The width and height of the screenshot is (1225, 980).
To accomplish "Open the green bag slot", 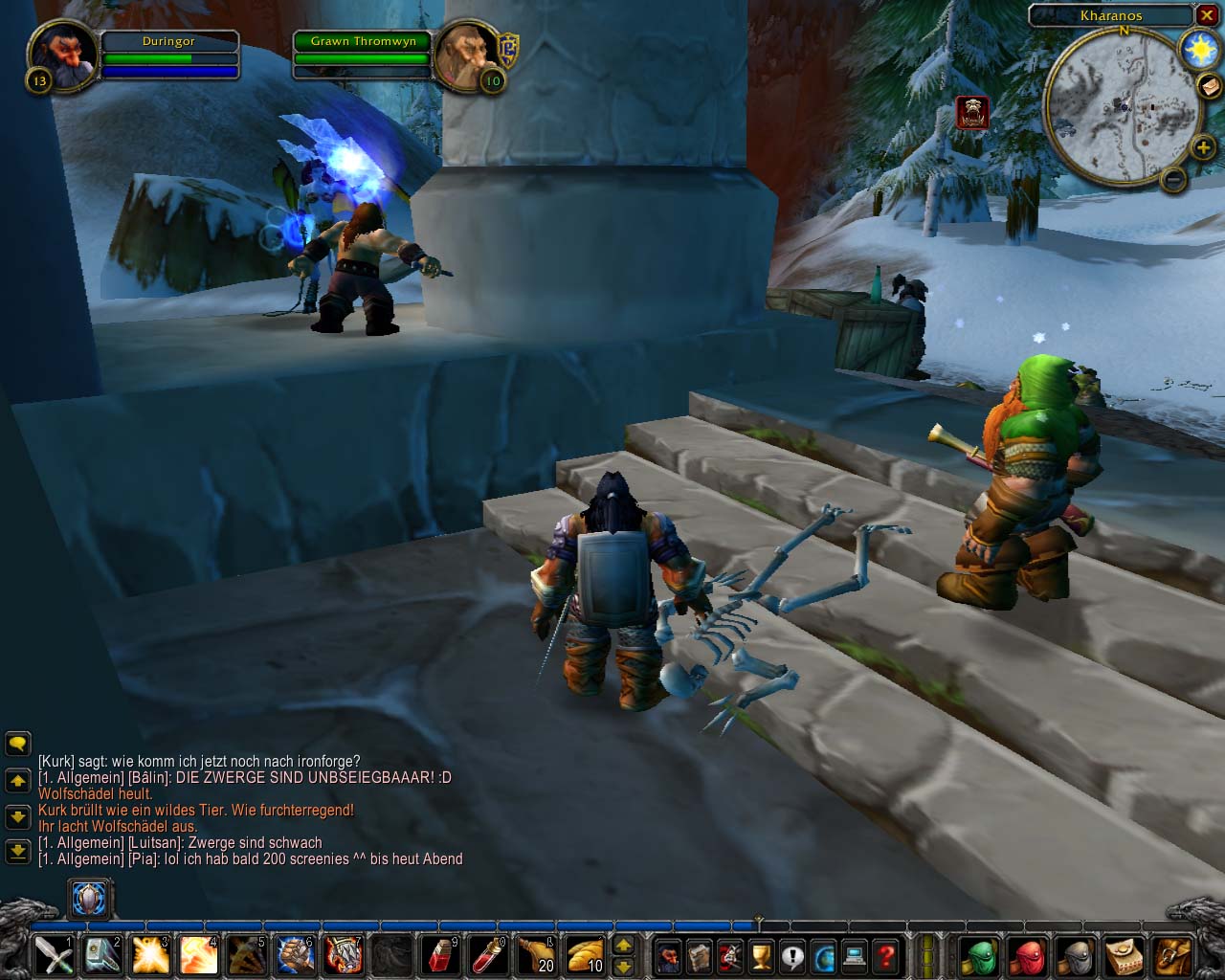I will (979, 955).
